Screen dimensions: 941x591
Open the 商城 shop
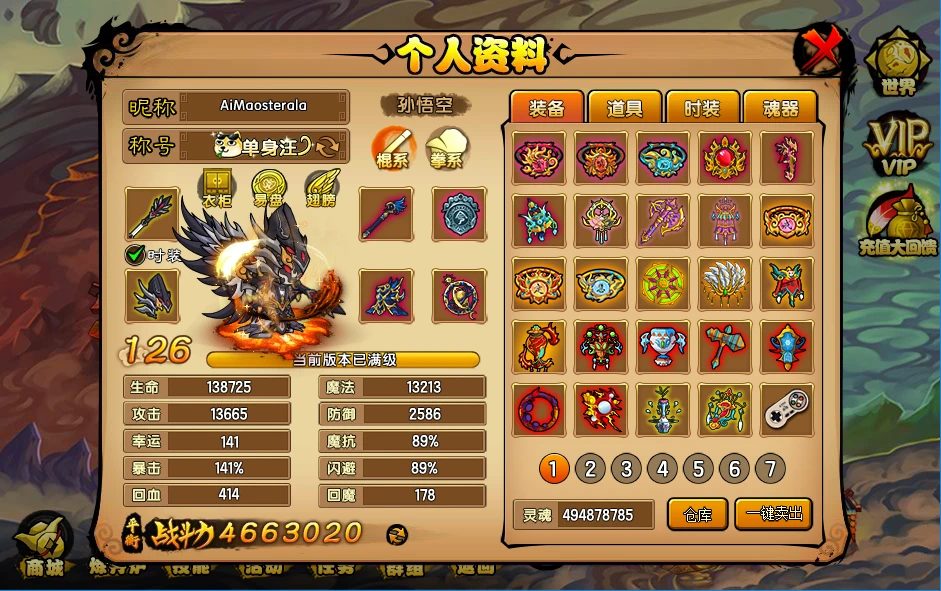coord(42,545)
